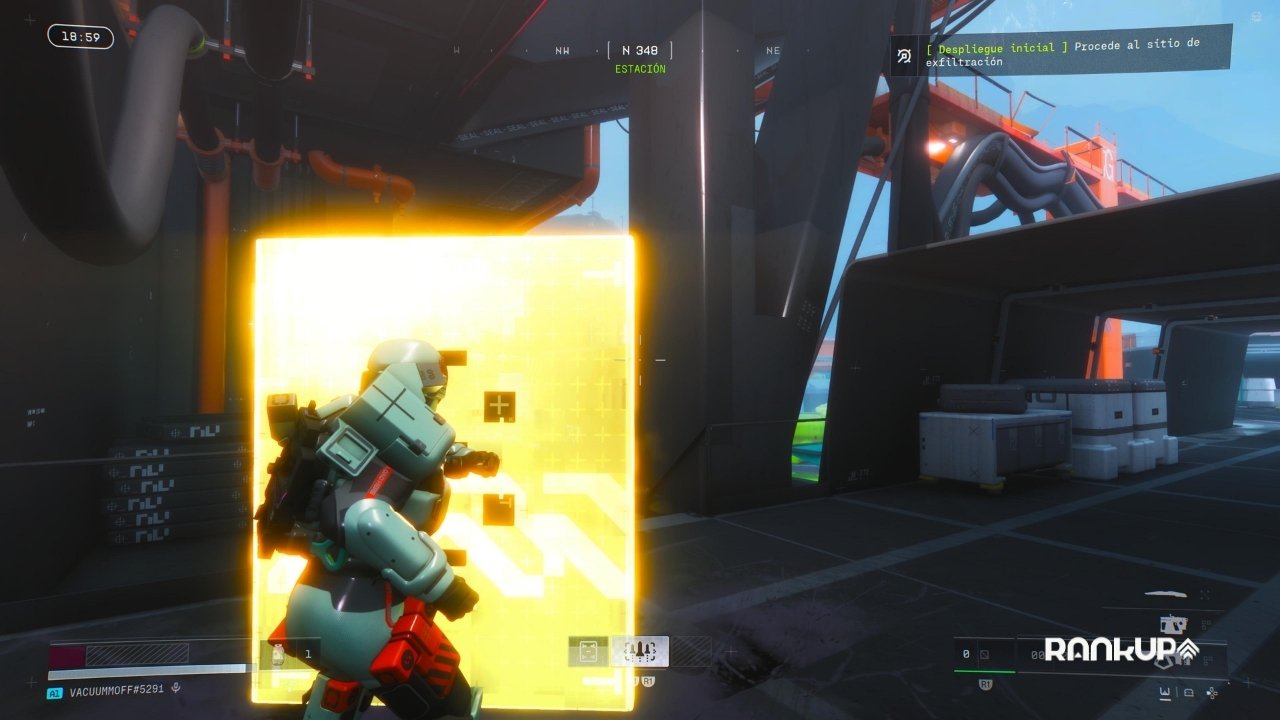Open the backpack icon in bottom corner
The height and width of the screenshot is (720, 1280).
(1188, 692)
